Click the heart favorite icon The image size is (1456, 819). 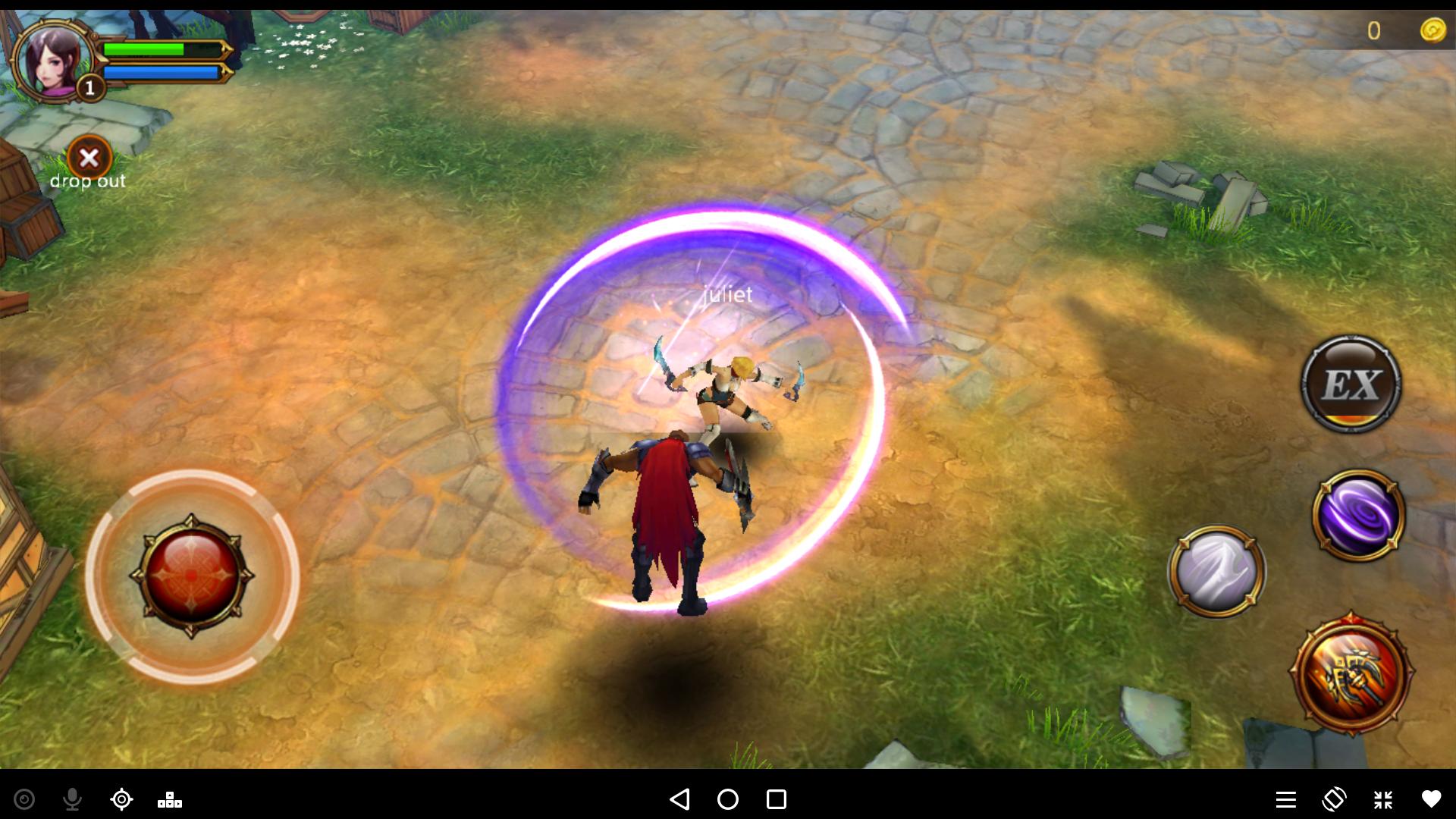pyautogui.click(x=1431, y=799)
